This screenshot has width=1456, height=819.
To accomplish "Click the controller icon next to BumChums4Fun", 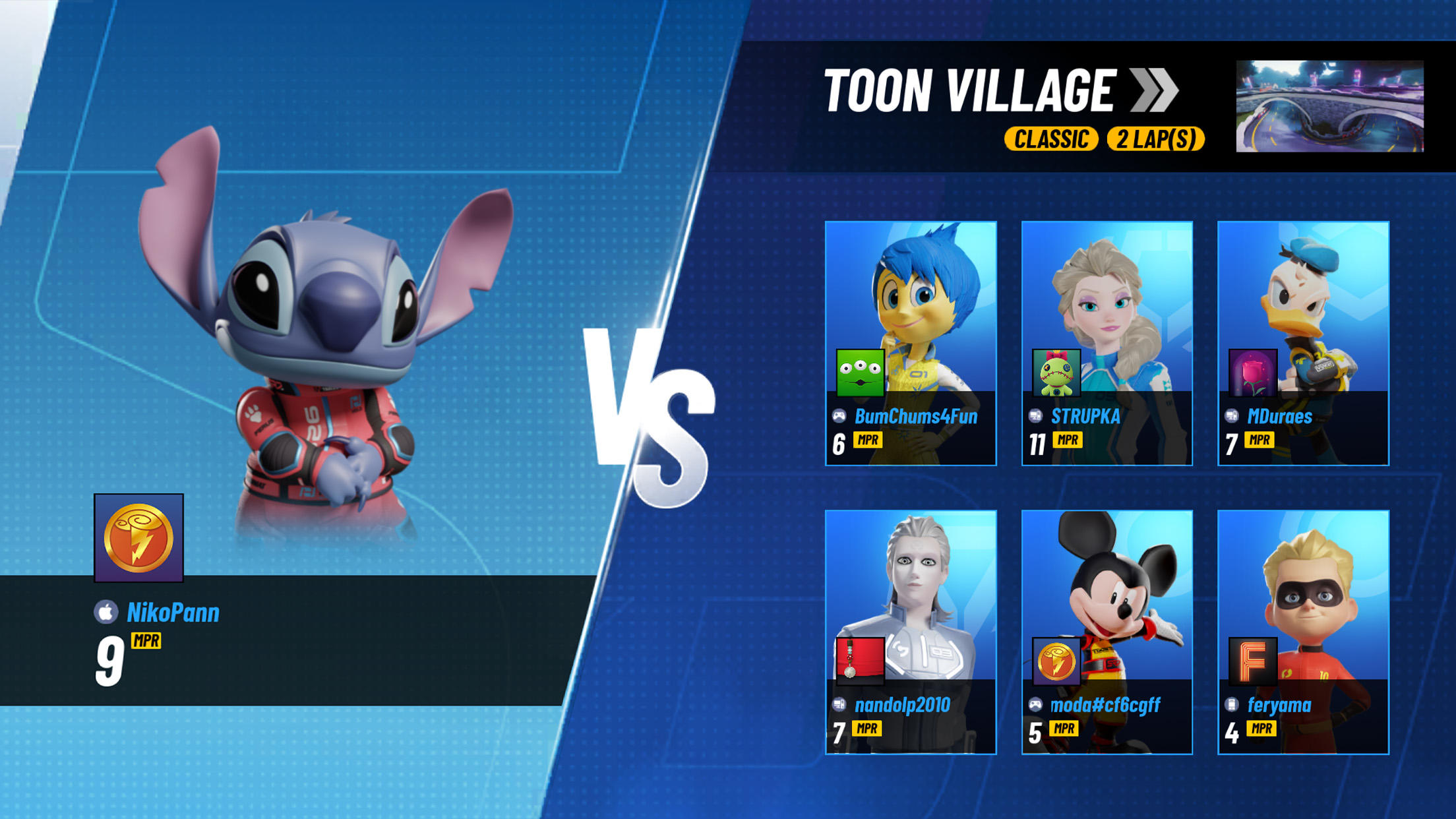I will 839,416.
